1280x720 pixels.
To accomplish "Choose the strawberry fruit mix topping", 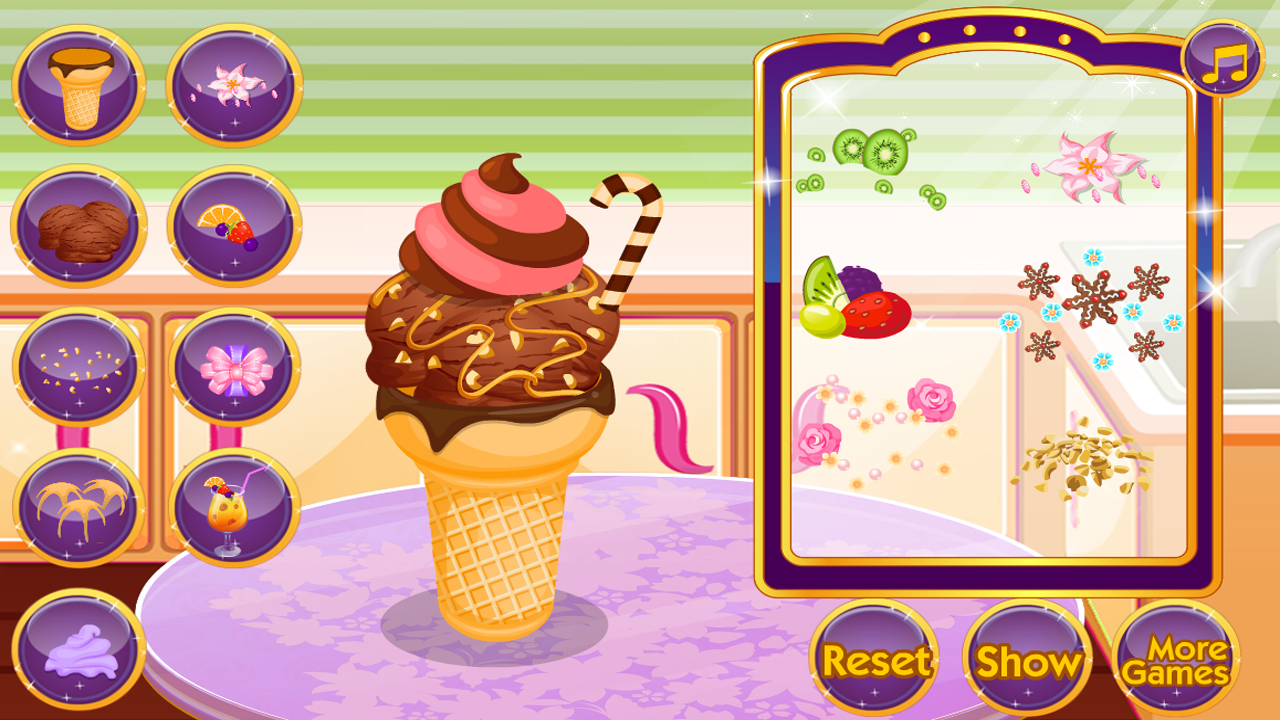I will pos(858,300).
